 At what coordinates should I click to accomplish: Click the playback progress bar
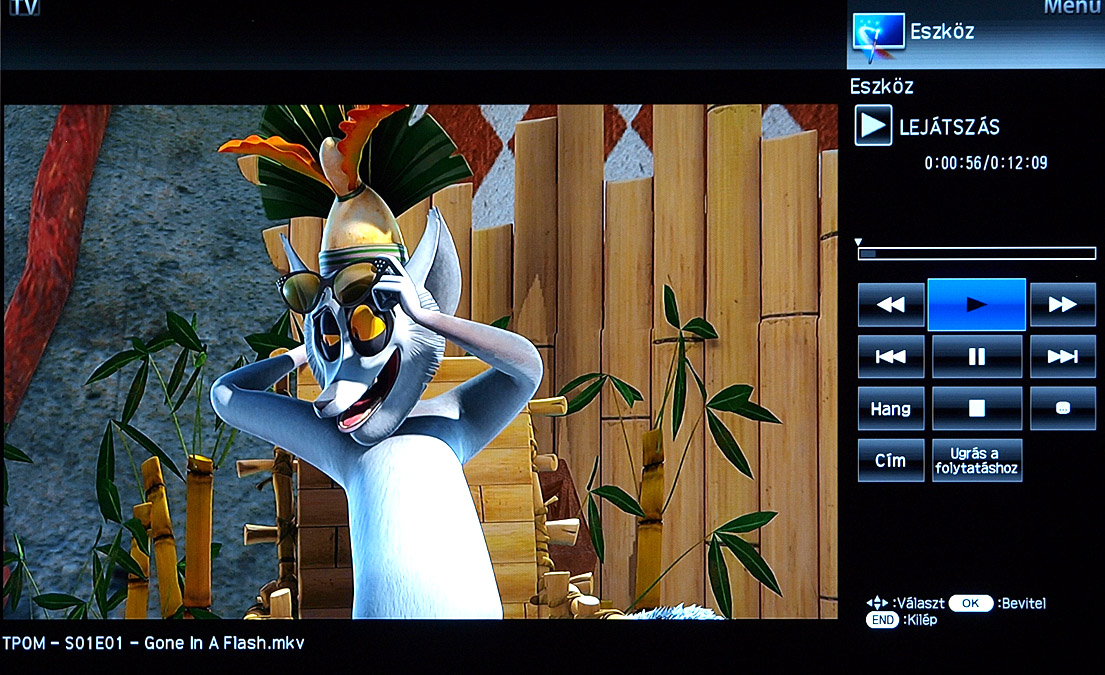tap(976, 254)
